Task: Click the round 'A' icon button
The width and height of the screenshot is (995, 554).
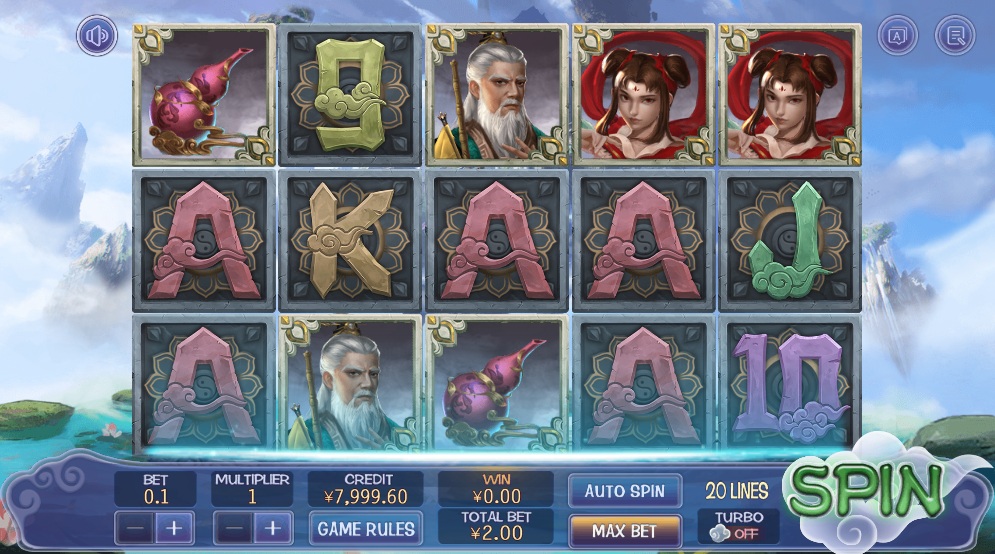Action: click(897, 36)
